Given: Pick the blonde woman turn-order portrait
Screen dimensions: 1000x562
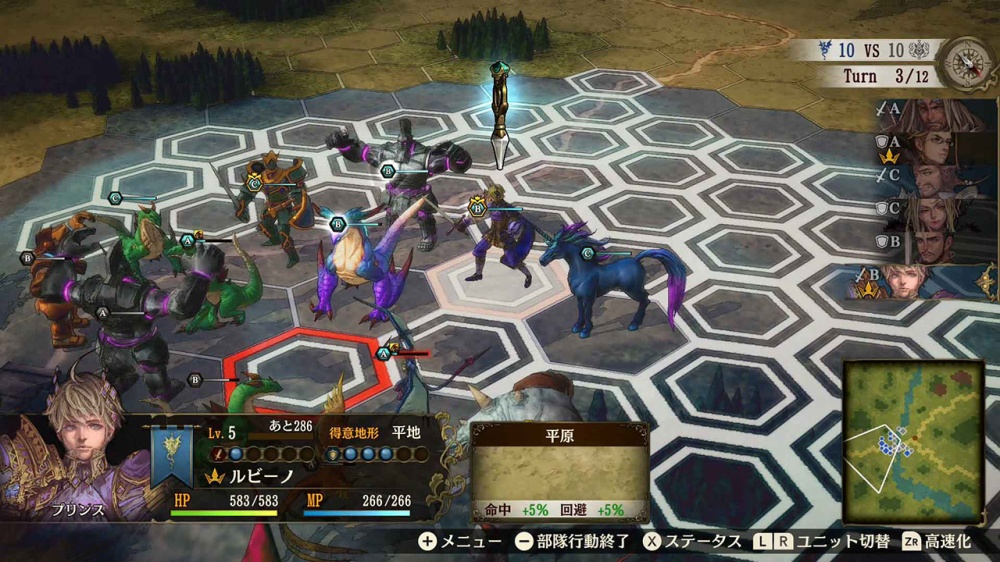Looking at the screenshot, I should (938, 213).
